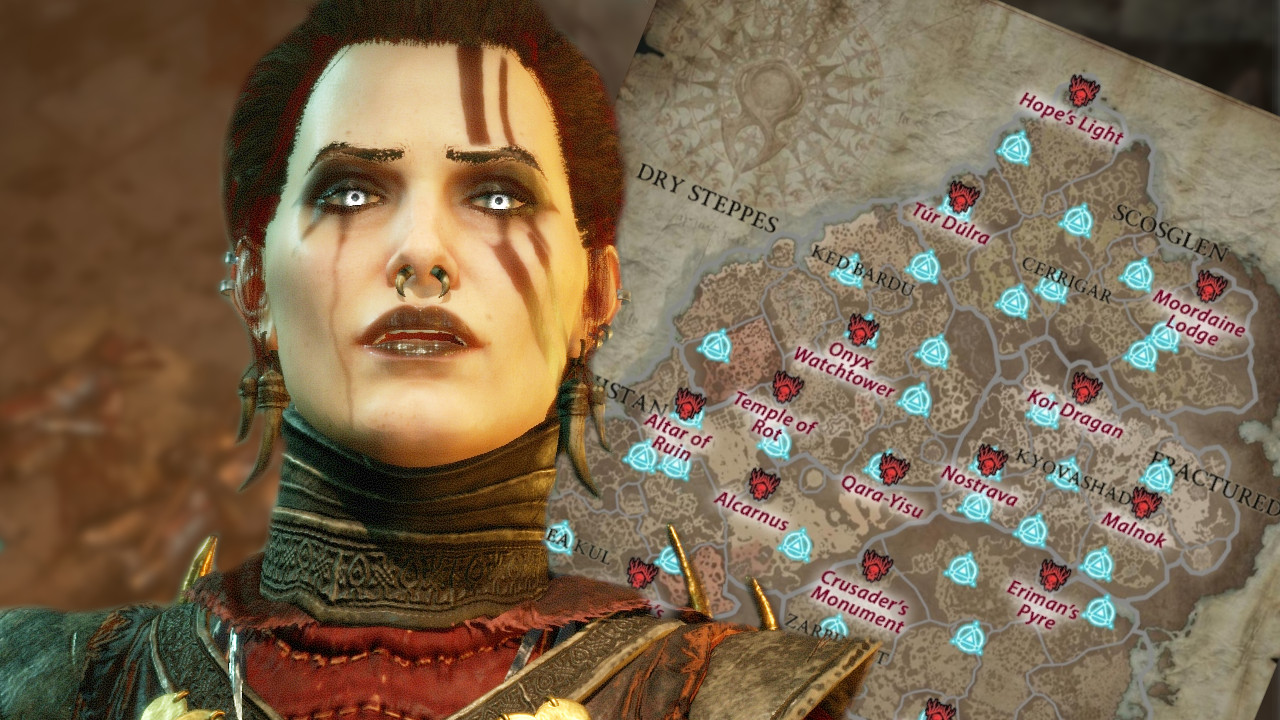Click the Onyx Watchtower stronghold marker
This screenshot has width=1280, height=720.
(863, 331)
